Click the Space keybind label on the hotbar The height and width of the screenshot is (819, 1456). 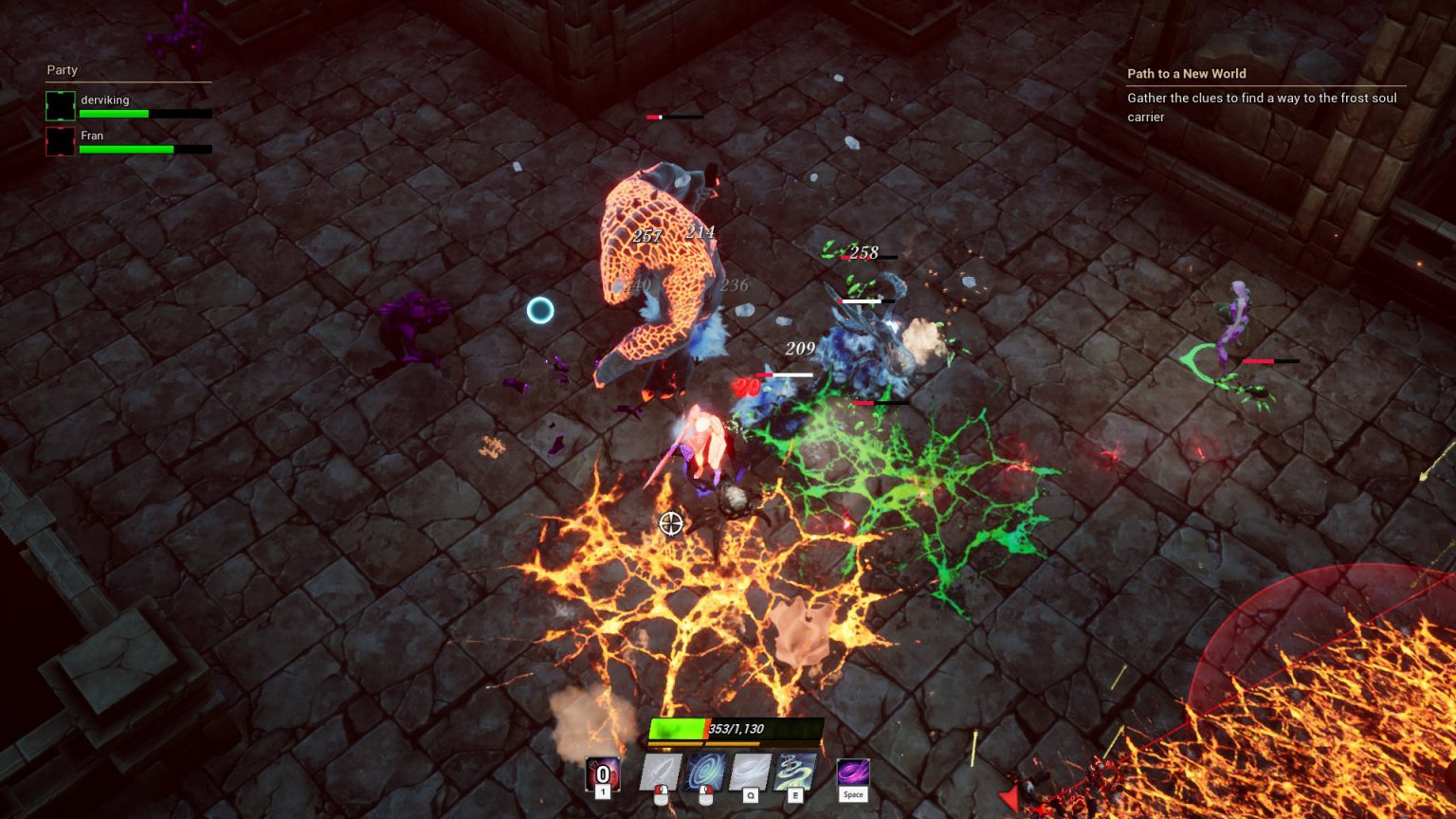click(854, 794)
